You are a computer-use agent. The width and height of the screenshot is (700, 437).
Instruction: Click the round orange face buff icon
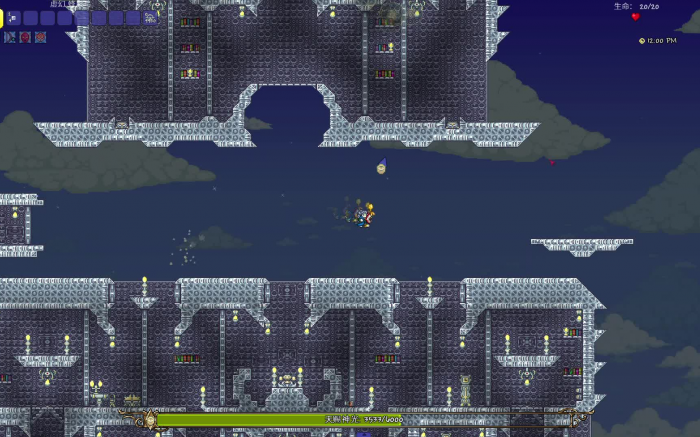coord(40,37)
